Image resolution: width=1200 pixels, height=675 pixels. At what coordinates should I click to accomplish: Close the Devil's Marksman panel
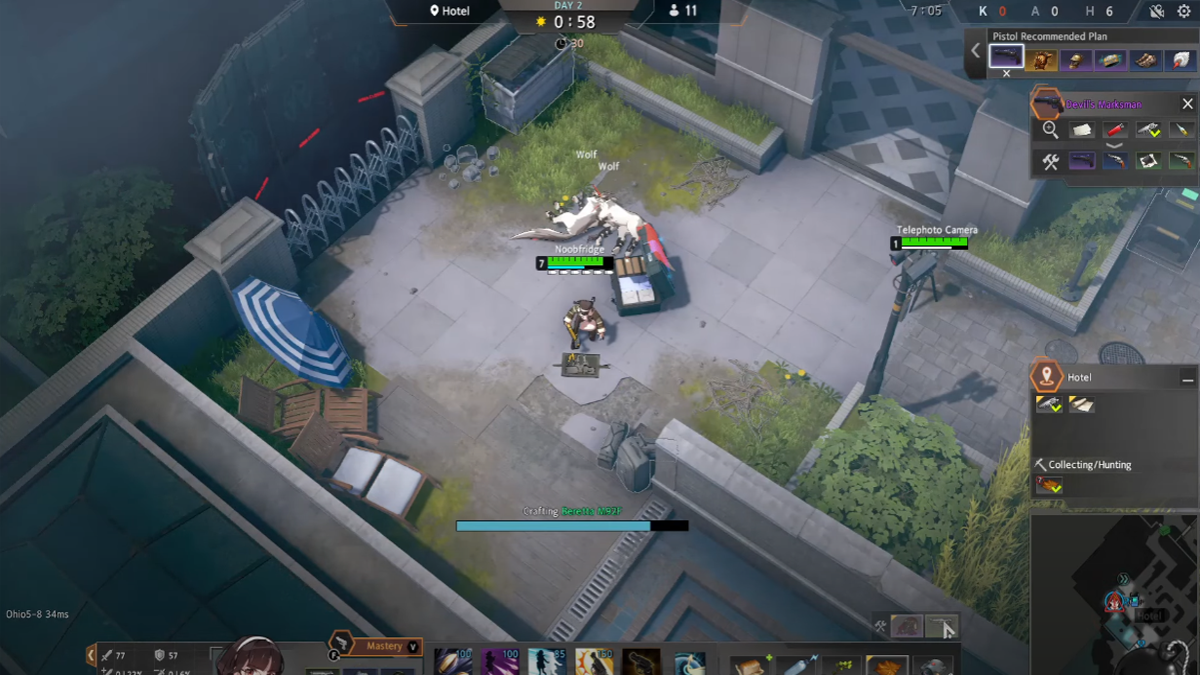click(1187, 104)
